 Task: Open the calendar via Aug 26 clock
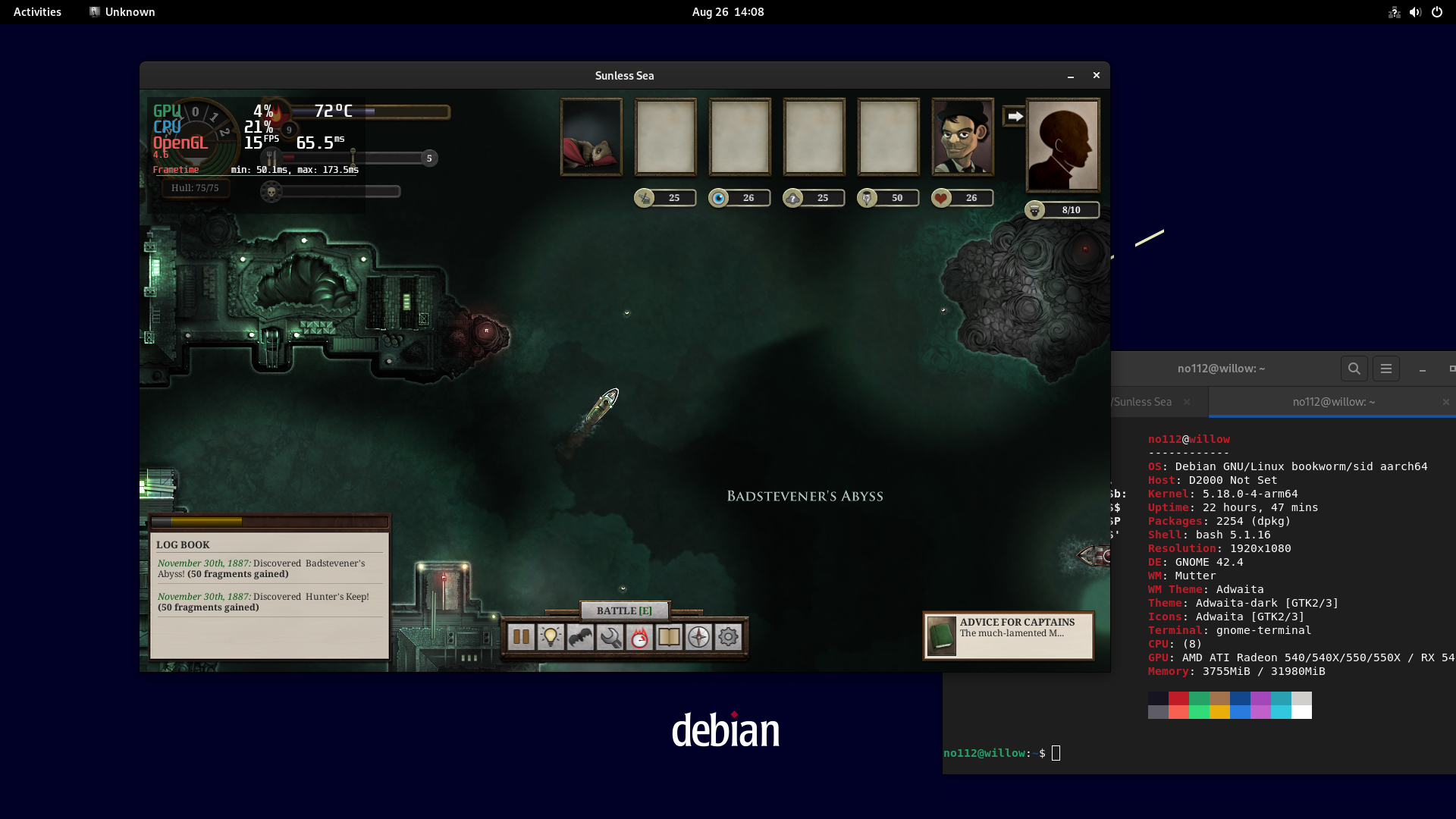click(x=728, y=11)
